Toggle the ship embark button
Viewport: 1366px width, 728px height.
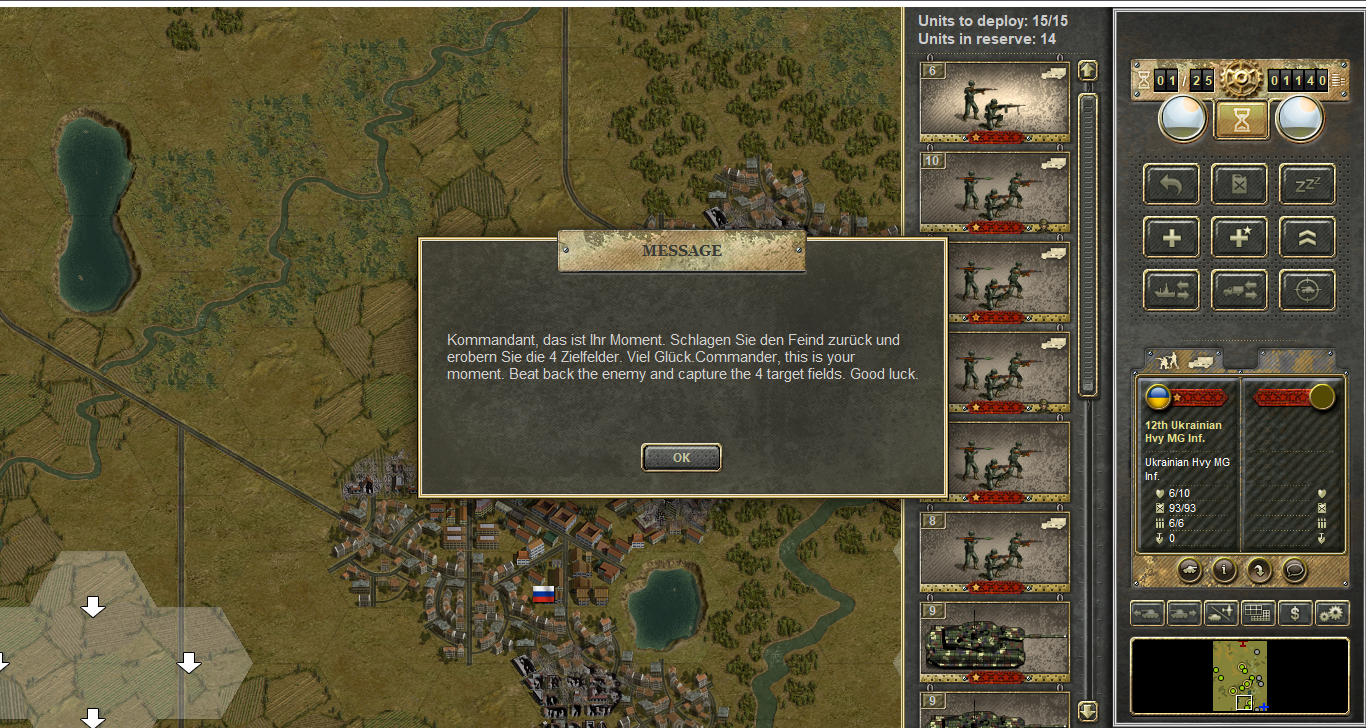click(1172, 290)
